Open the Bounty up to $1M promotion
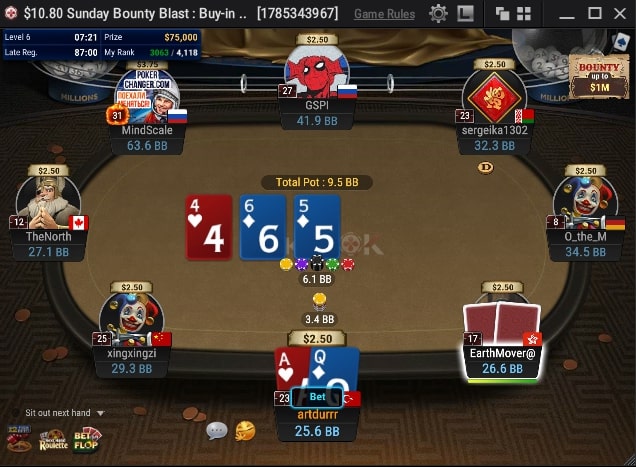636x467 pixels. point(600,78)
